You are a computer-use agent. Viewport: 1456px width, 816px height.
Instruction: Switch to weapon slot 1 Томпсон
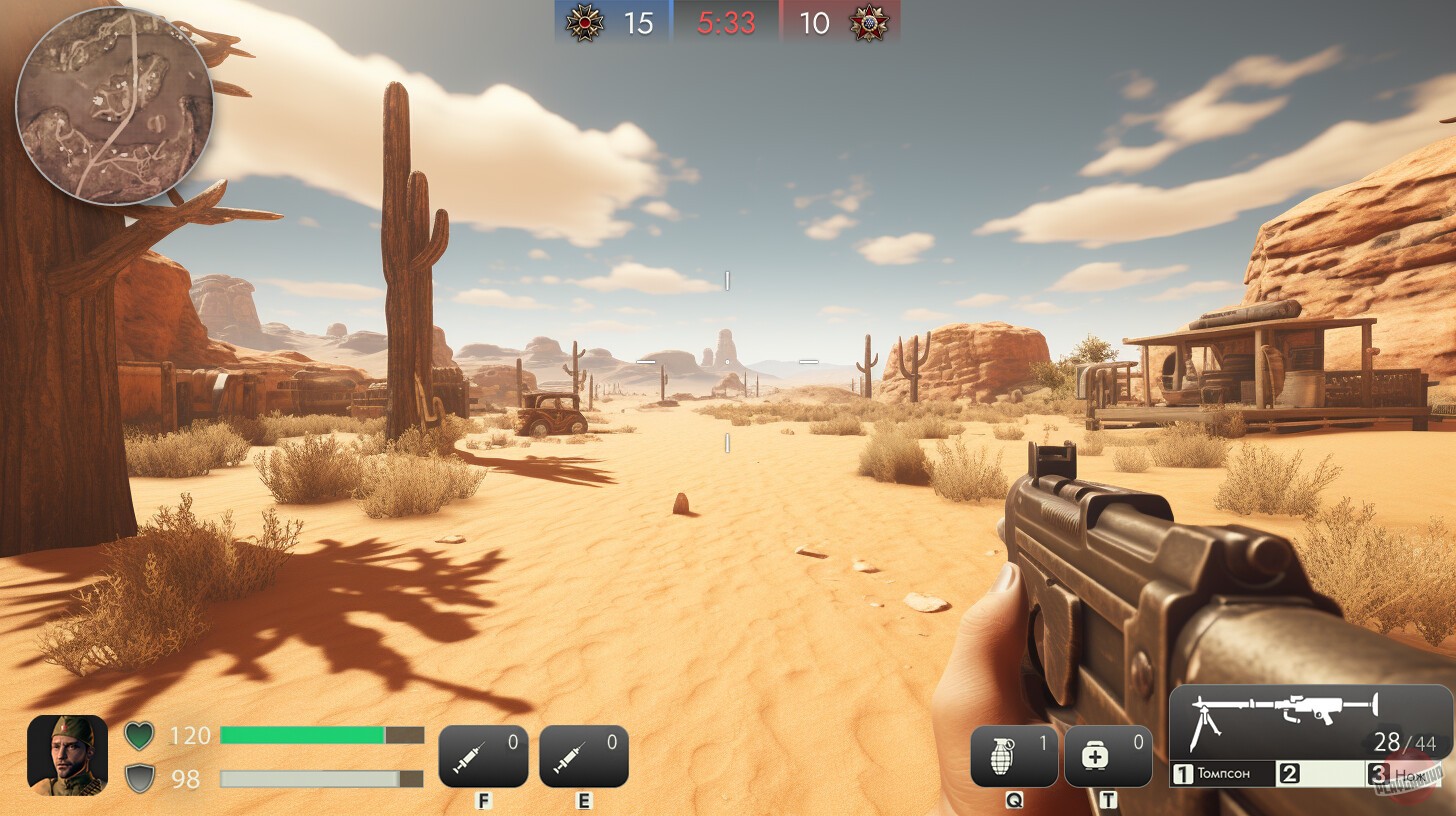[x=1225, y=773]
